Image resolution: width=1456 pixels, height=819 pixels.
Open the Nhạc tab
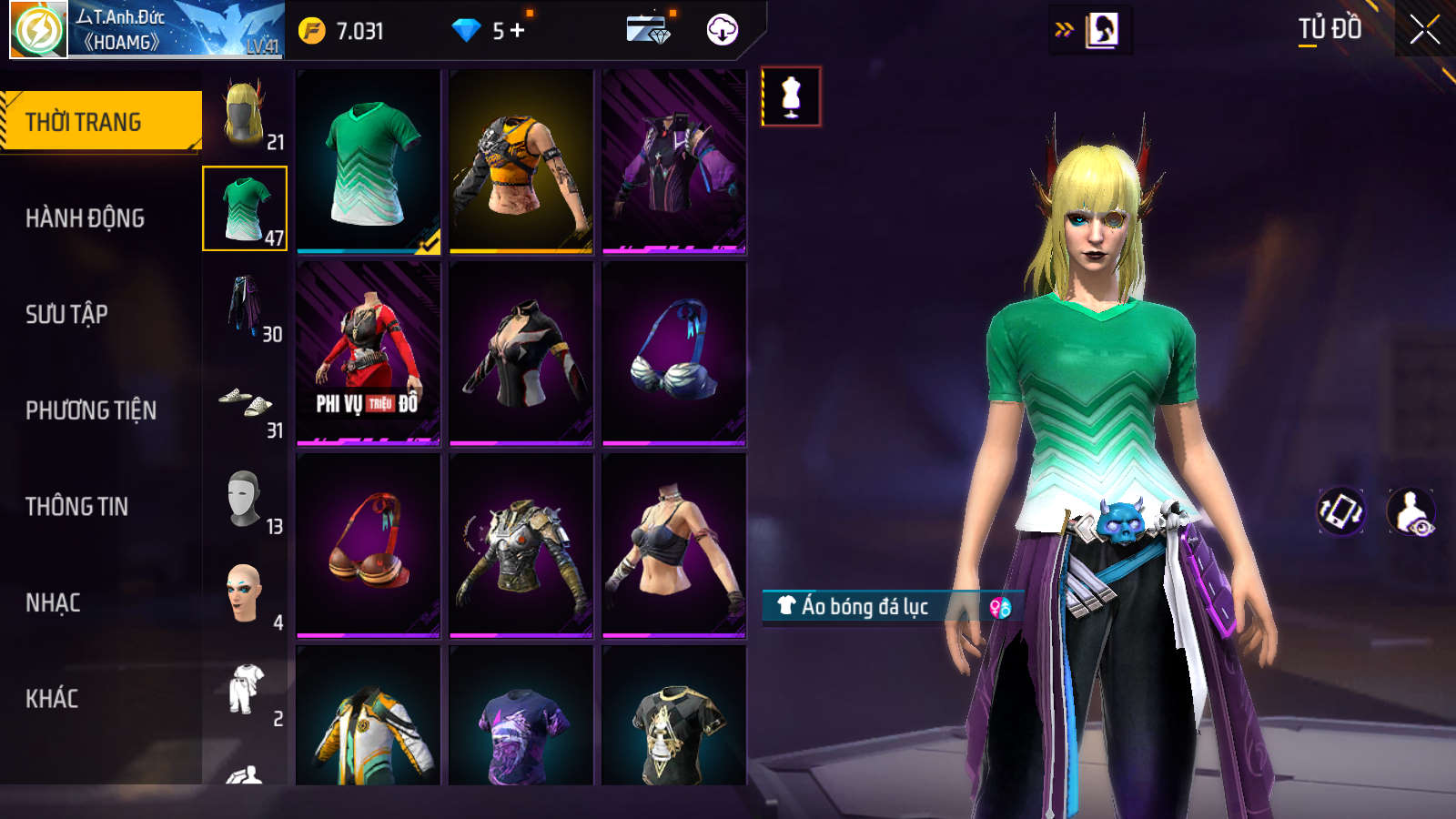(53, 603)
